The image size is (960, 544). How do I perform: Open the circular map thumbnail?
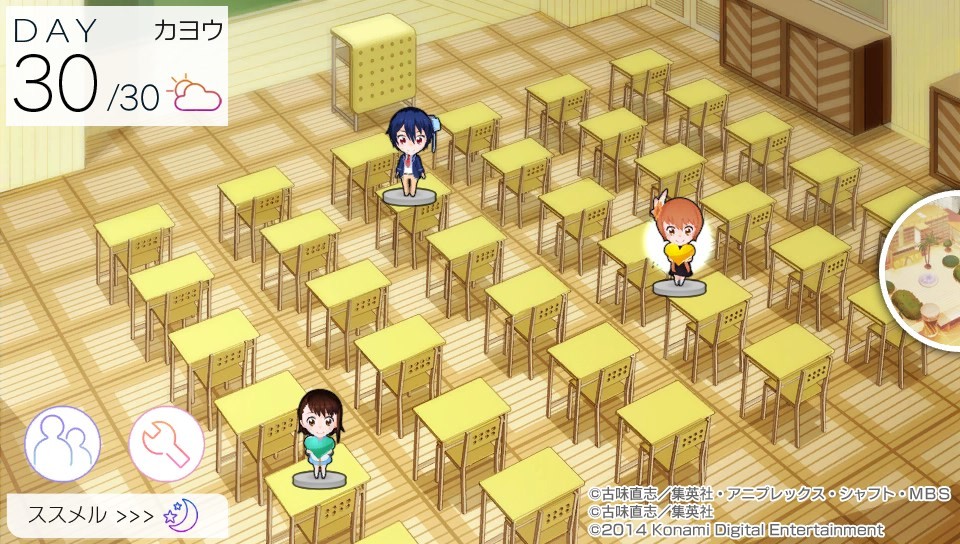tap(927, 270)
